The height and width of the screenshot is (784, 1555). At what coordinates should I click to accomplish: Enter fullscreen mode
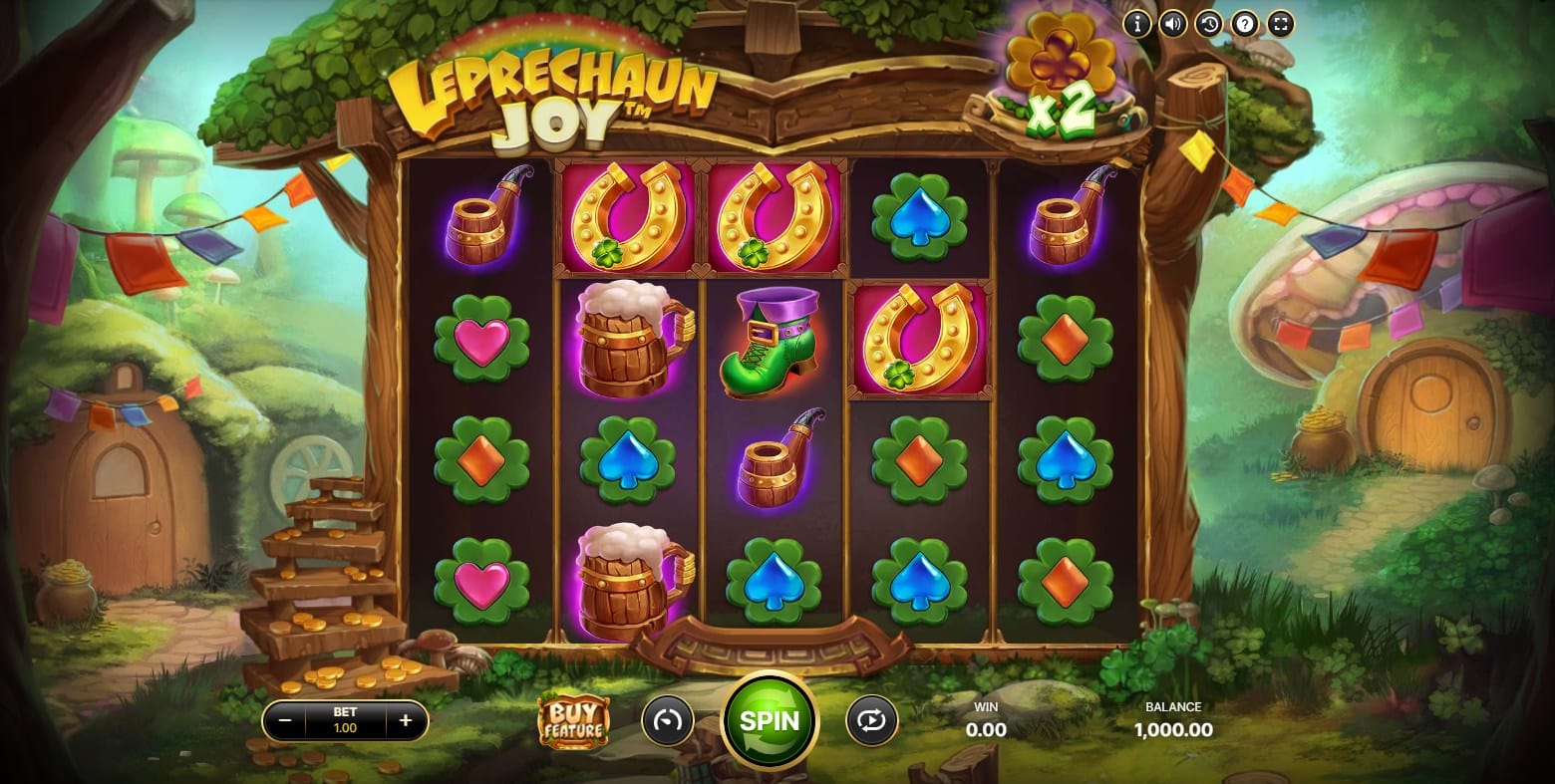1281,23
